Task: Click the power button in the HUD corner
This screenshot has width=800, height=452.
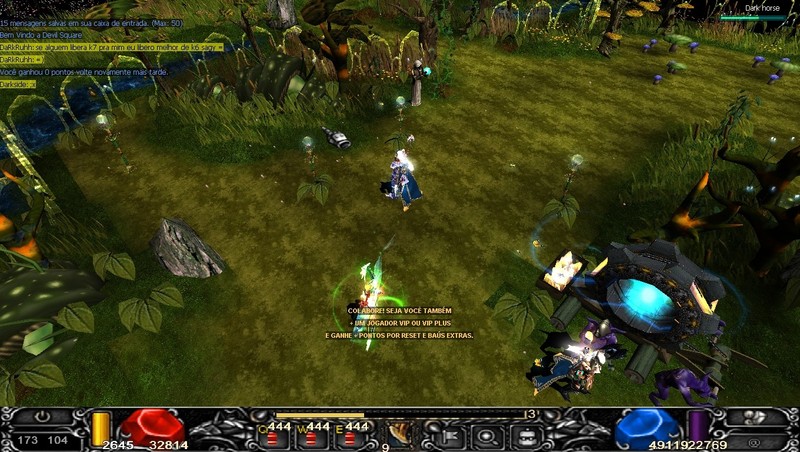Action: 42,417
